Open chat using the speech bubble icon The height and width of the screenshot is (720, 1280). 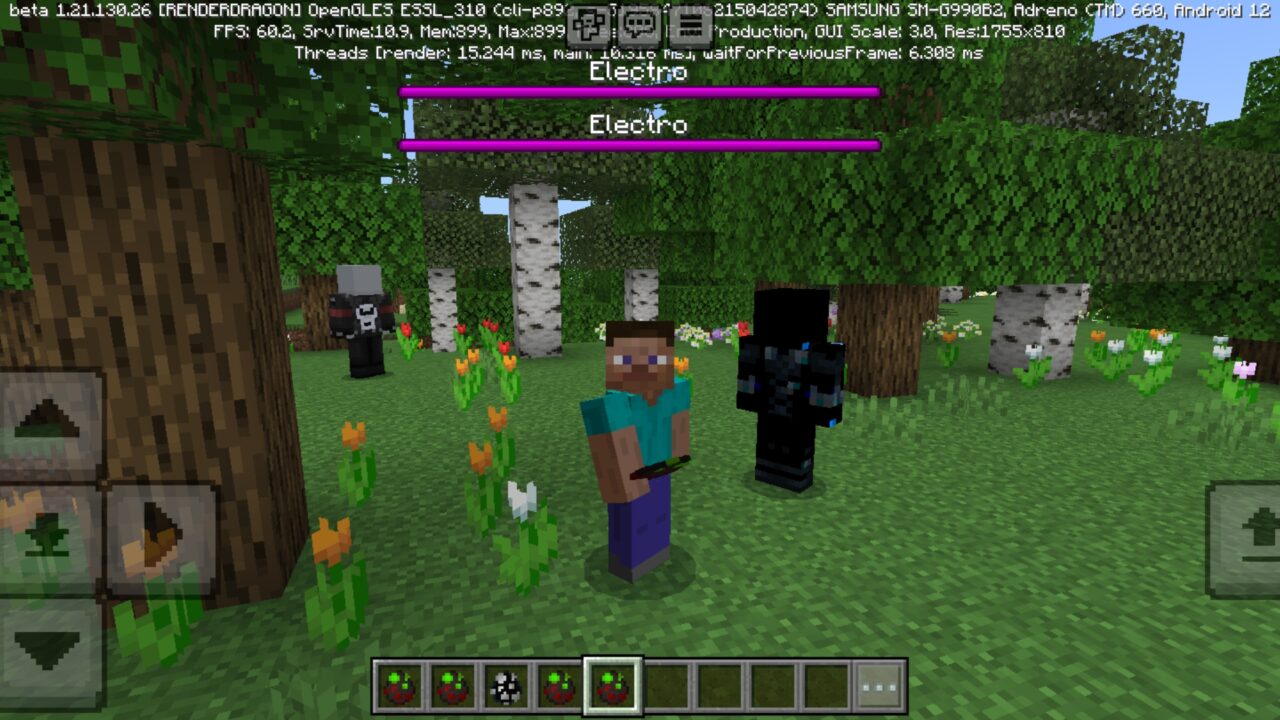pos(638,18)
